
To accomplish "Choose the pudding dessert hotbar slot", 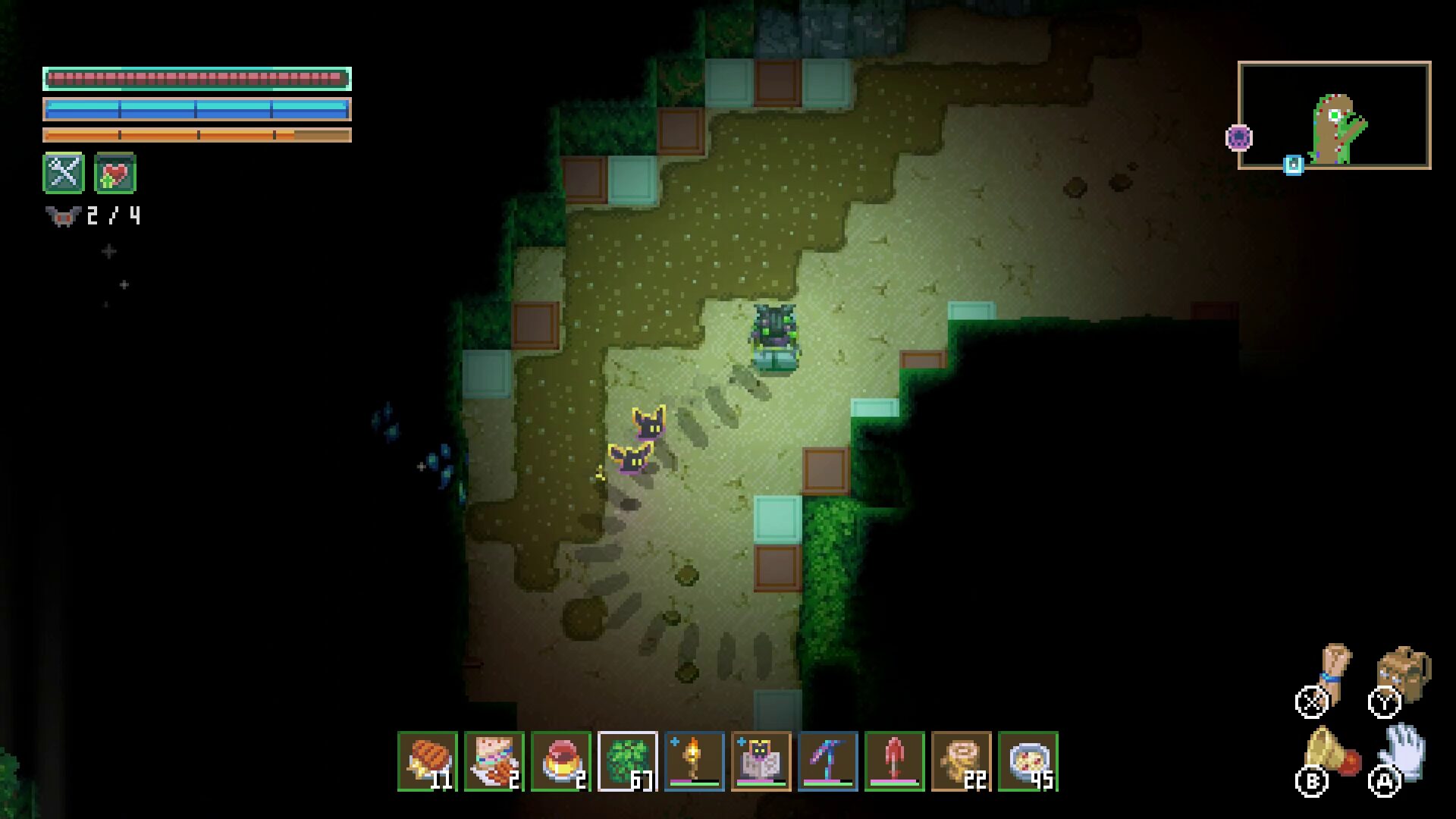I will tap(561, 761).
